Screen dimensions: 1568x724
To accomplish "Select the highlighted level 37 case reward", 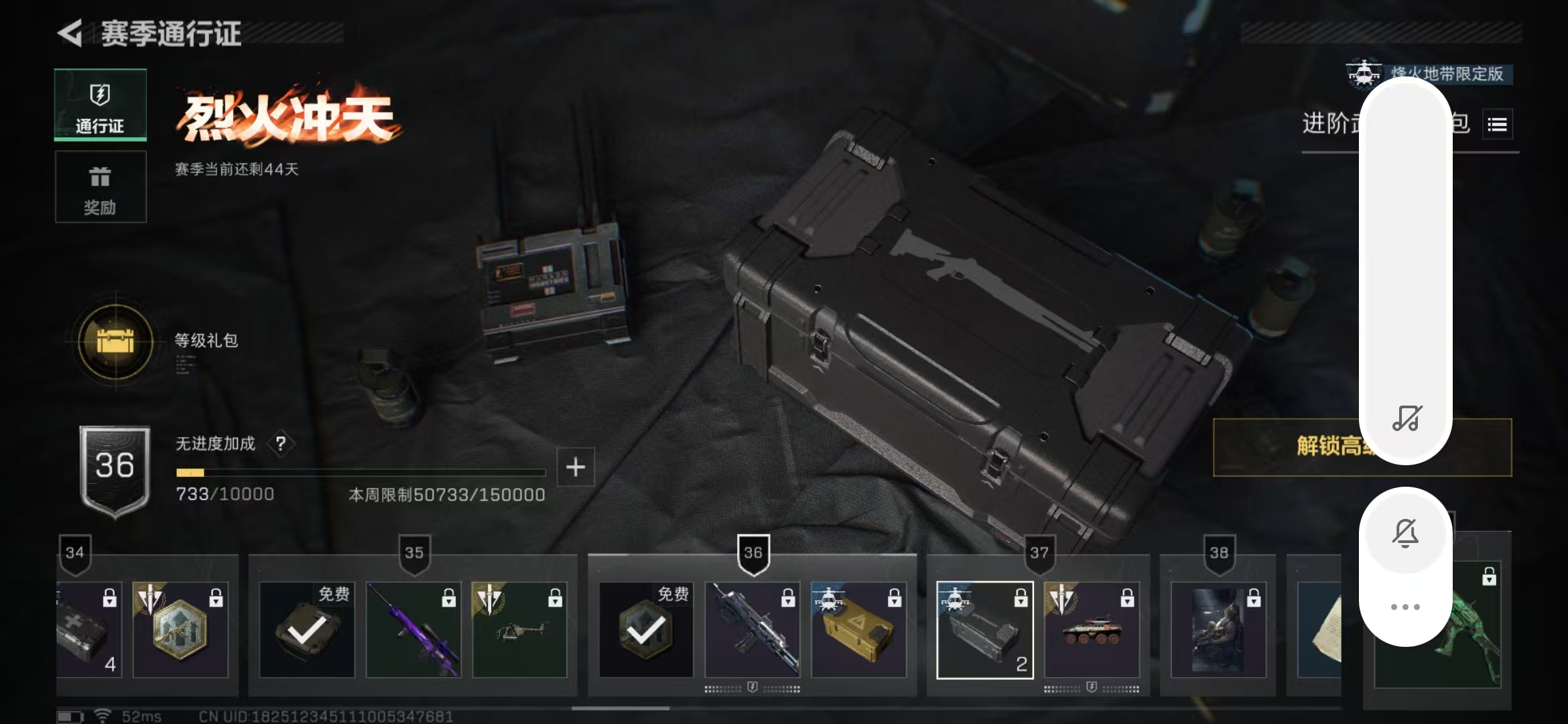I will click(984, 629).
